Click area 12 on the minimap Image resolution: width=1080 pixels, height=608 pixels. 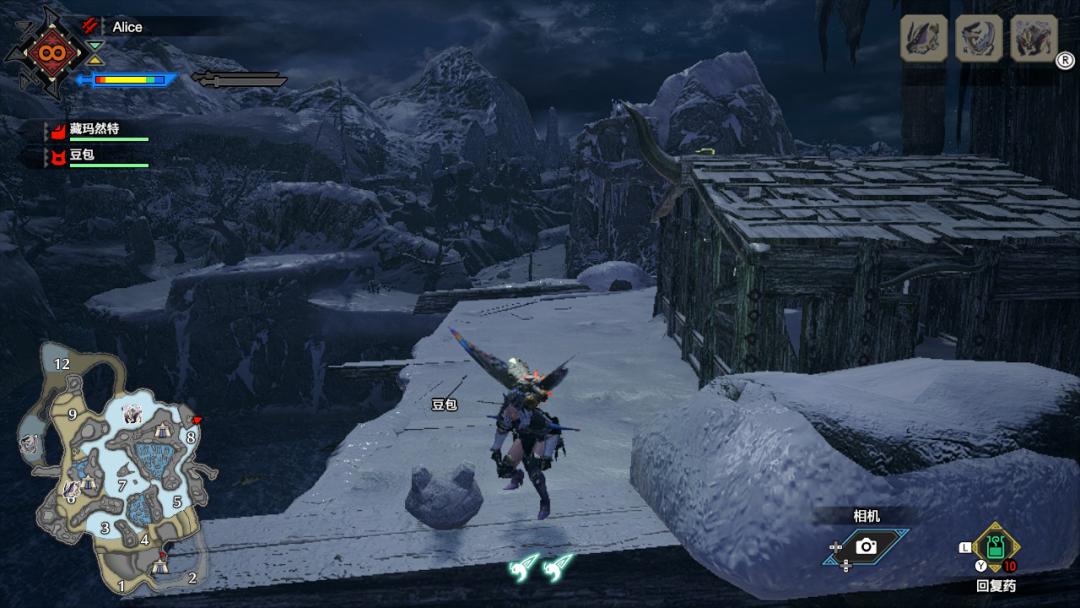coord(62,364)
